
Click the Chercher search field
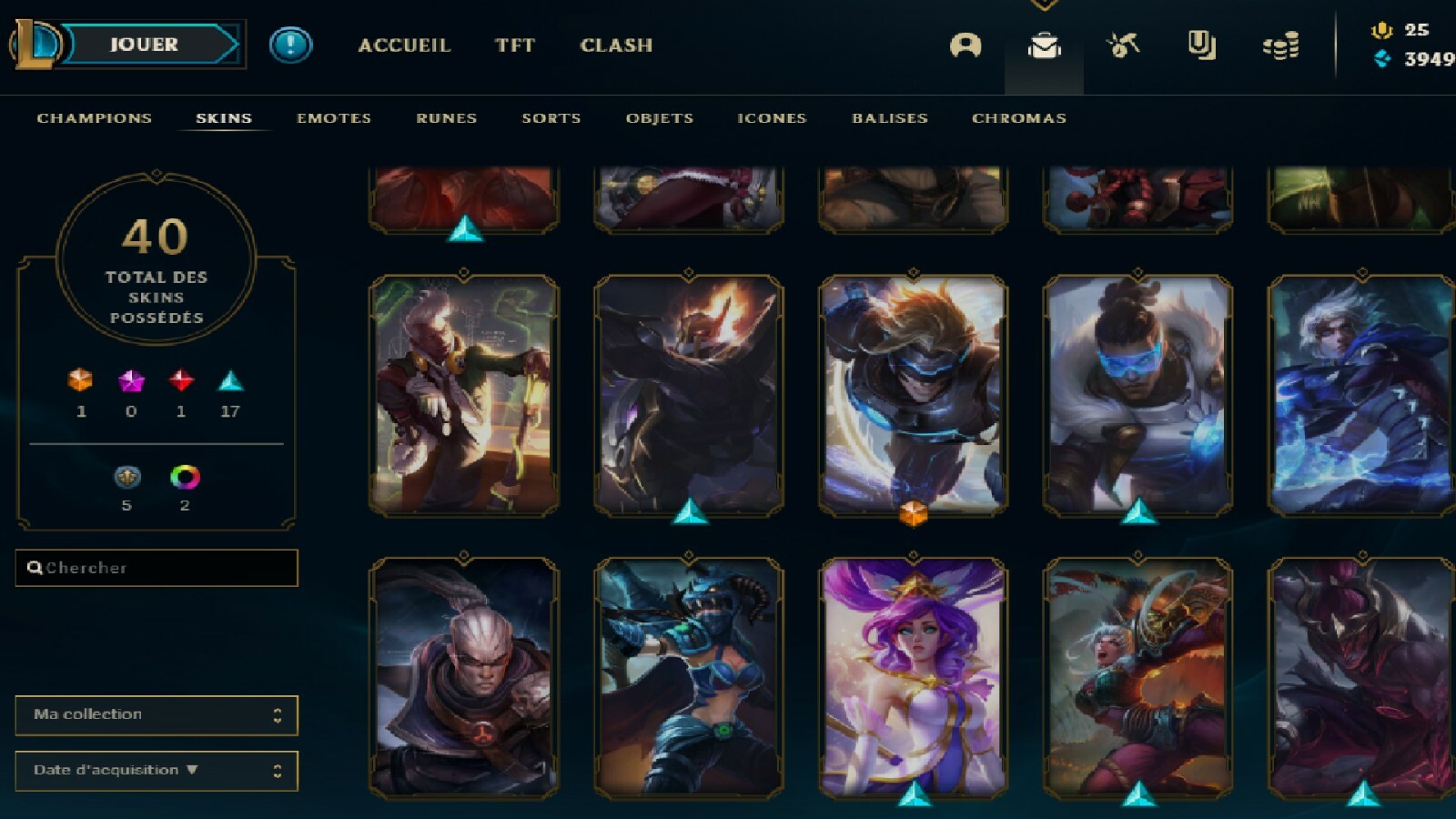pyautogui.click(x=156, y=567)
